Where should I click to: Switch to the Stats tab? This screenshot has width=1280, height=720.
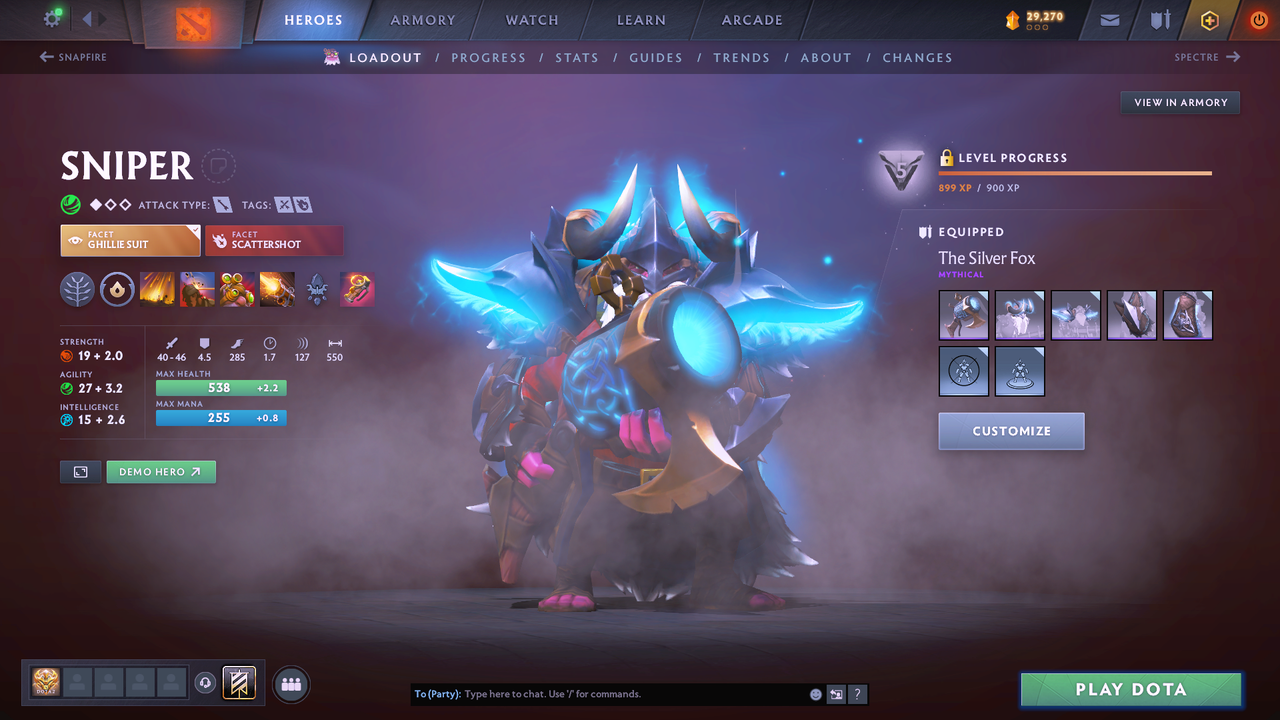(577, 57)
